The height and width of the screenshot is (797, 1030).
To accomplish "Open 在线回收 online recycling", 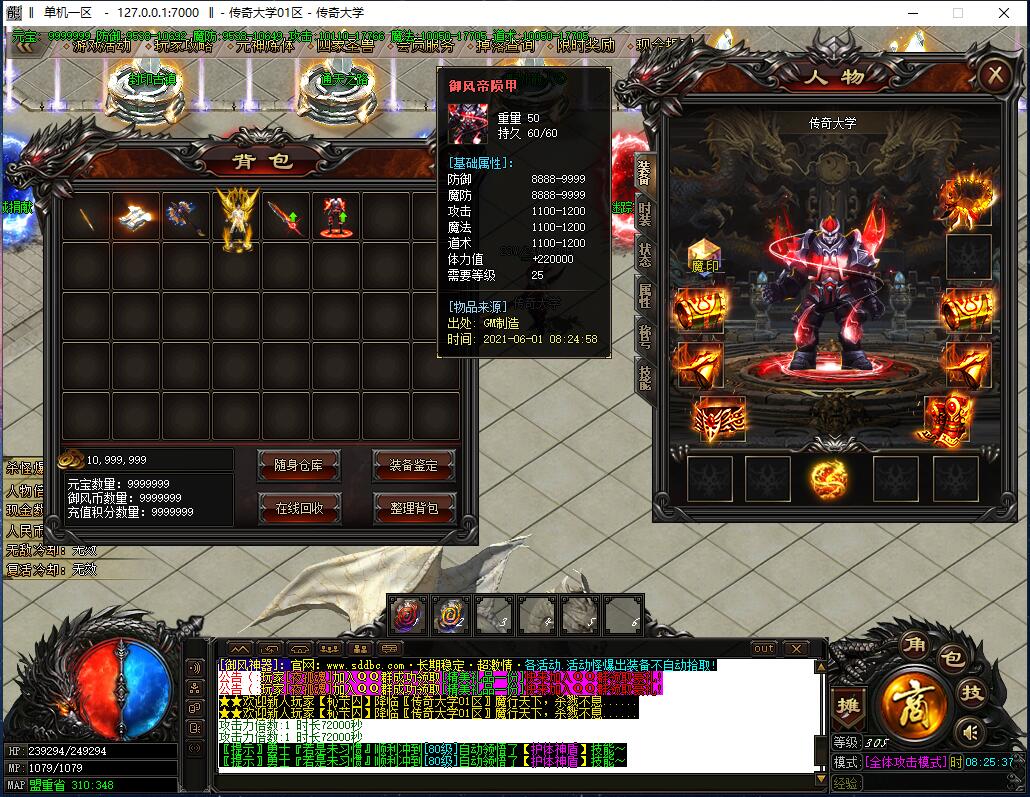I will 299,507.
